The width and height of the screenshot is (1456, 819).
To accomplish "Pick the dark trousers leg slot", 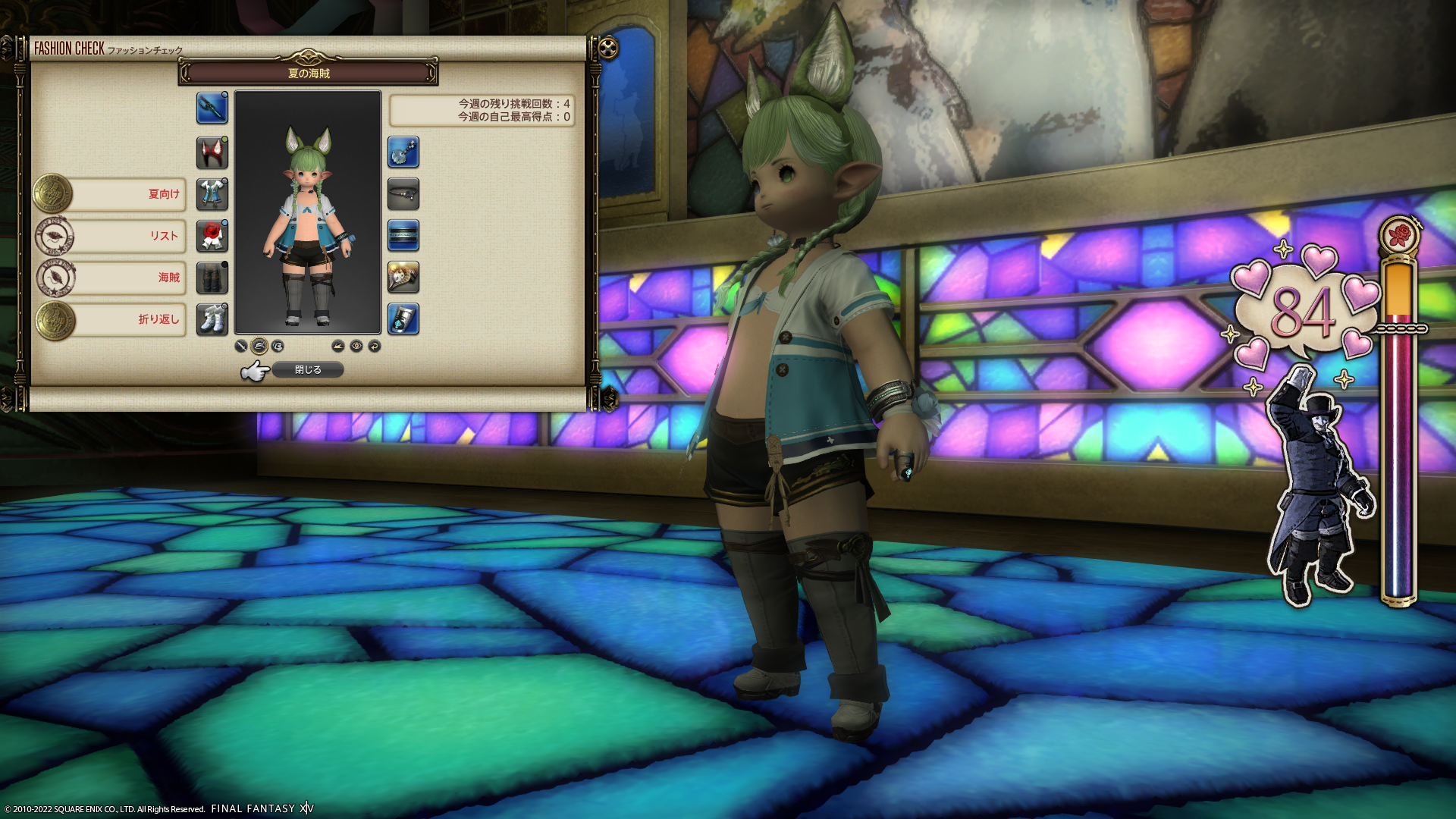I will (x=212, y=278).
